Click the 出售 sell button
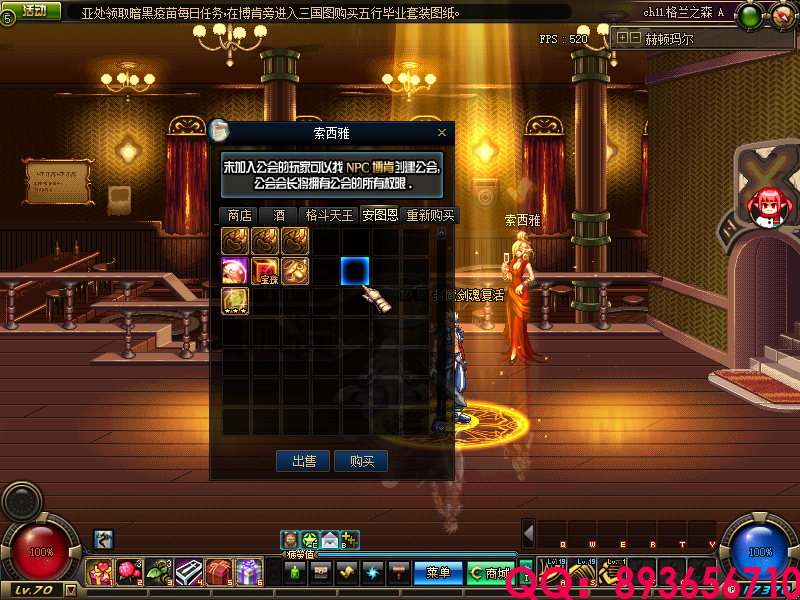The width and height of the screenshot is (800, 600). (304, 461)
